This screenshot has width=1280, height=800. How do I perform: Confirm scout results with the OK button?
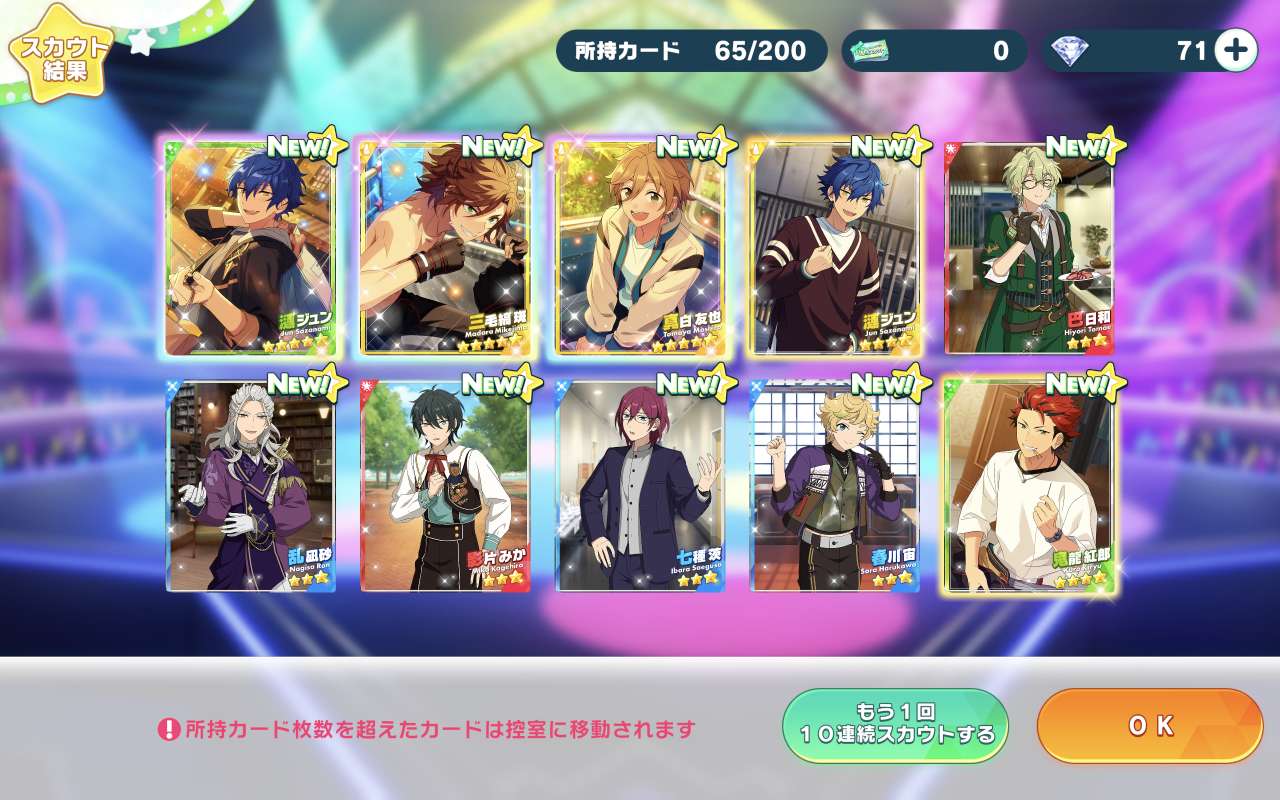point(1150,726)
